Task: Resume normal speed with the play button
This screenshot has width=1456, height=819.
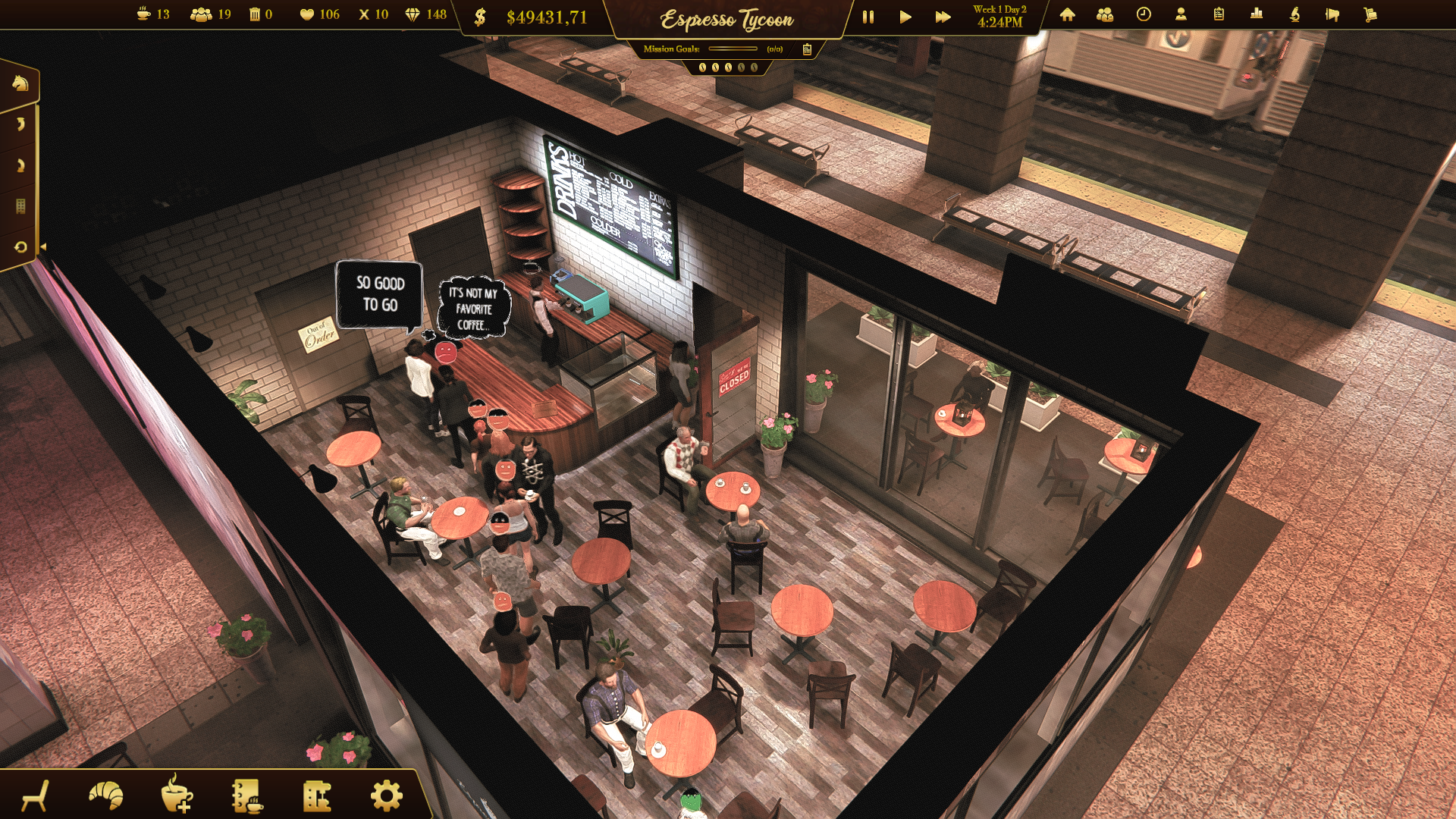Action: [x=905, y=17]
